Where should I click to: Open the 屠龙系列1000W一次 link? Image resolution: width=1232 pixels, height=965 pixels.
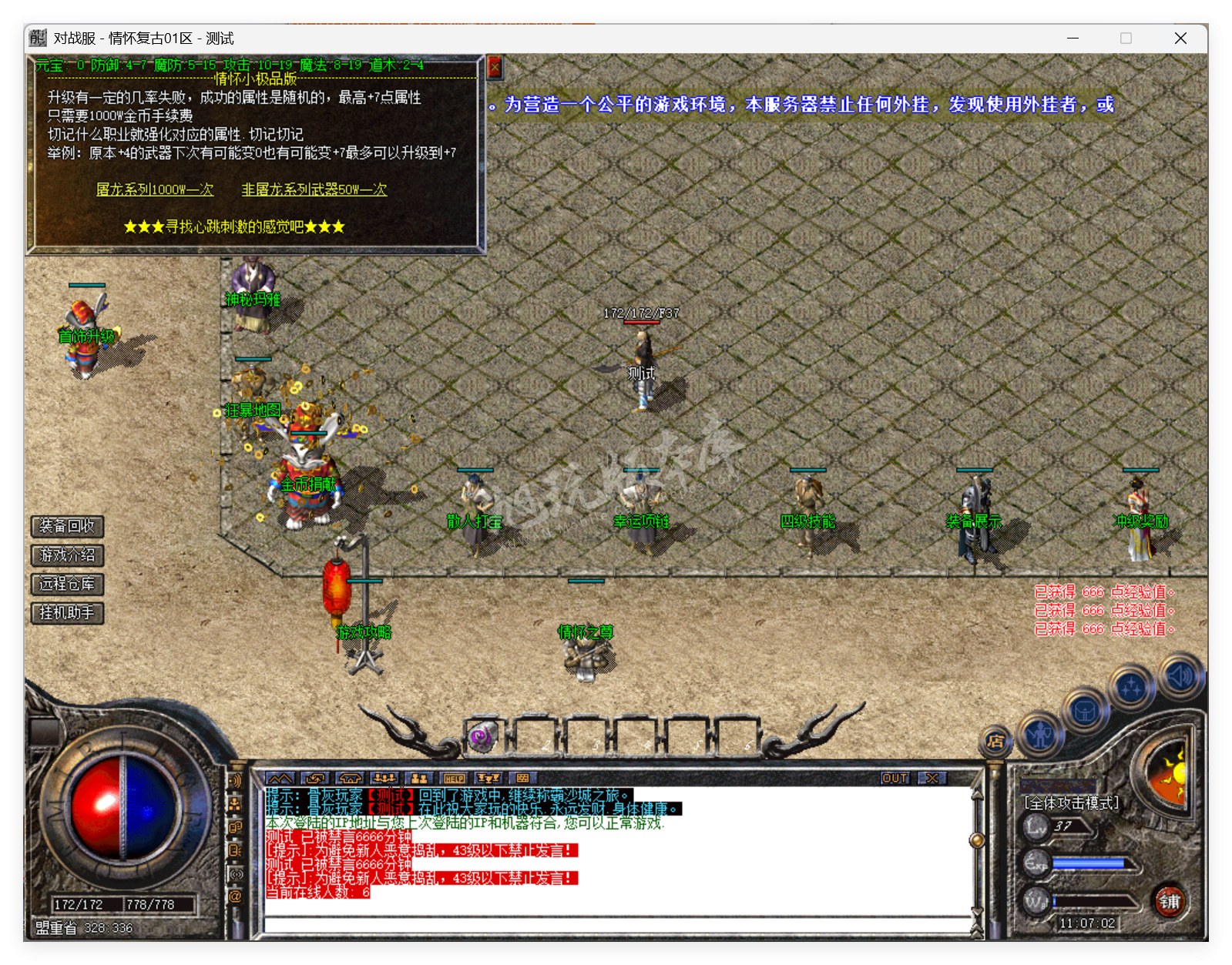(x=154, y=189)
